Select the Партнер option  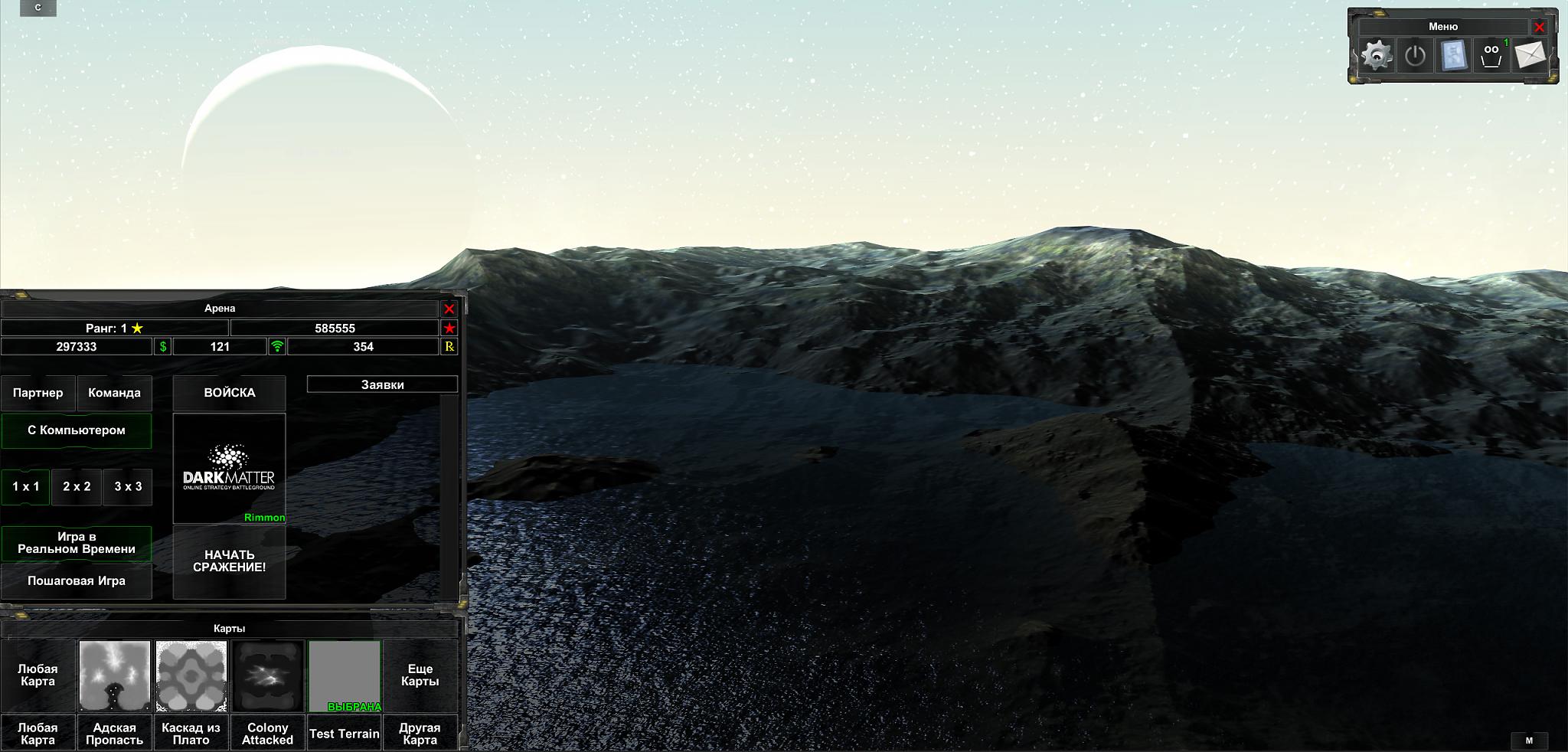point(38,393)
